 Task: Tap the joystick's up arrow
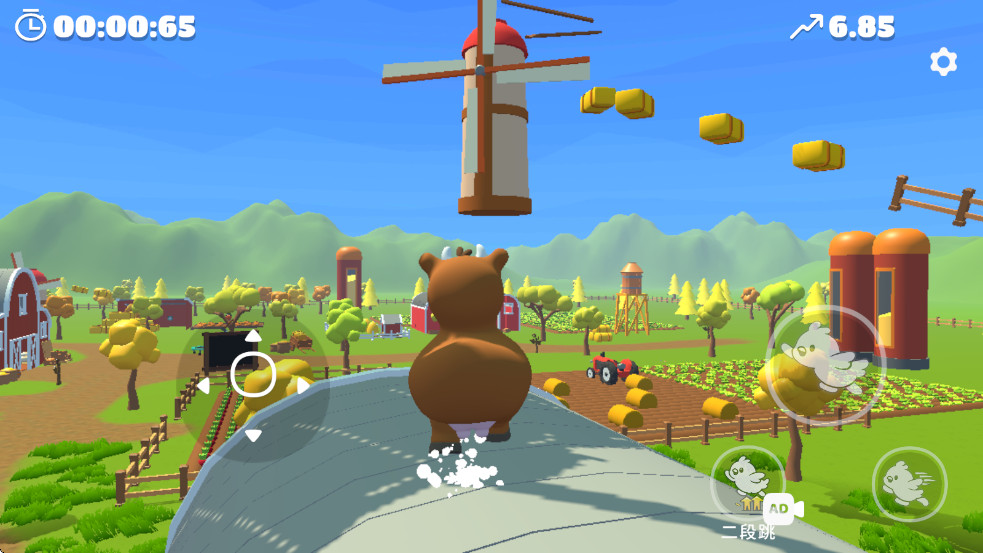pyautogui.click(x=253, y=336)
